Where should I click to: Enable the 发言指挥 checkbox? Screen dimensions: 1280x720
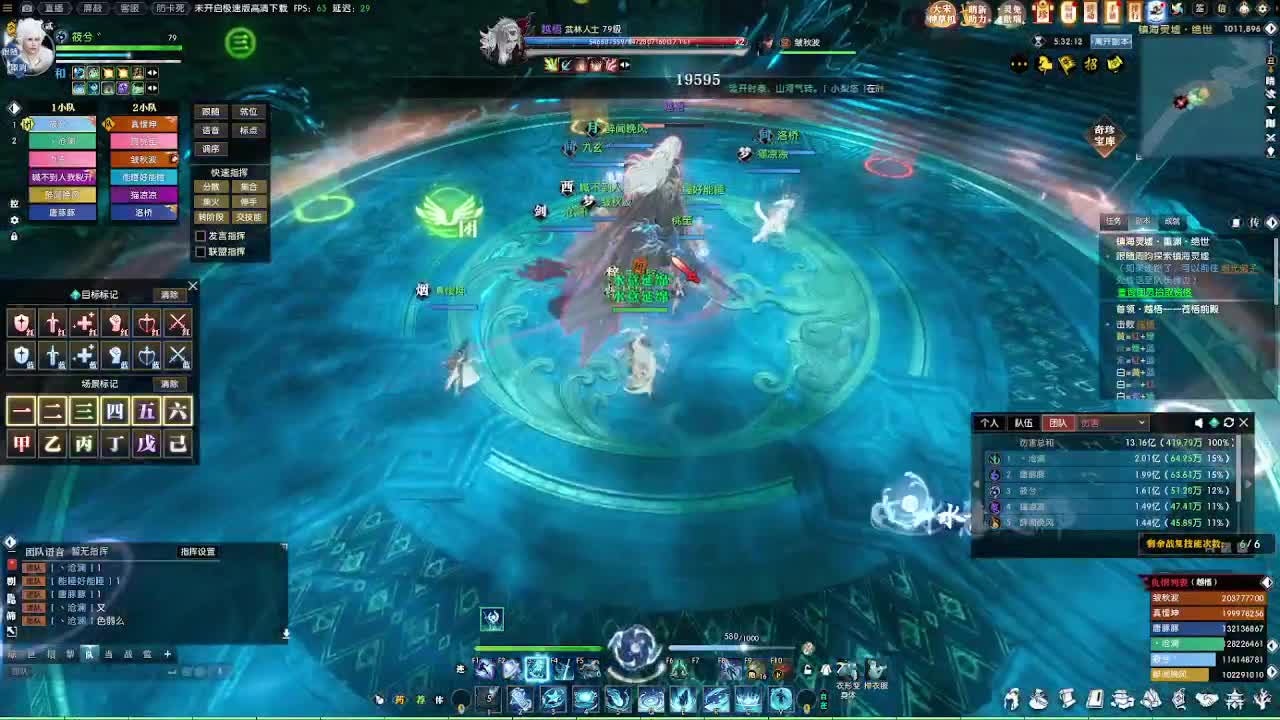click(201, 236)
